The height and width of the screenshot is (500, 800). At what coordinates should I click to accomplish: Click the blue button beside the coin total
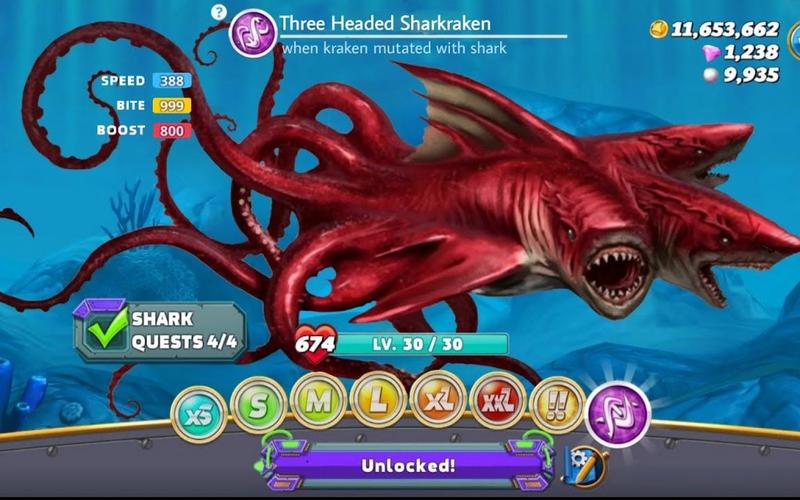coord(793,40)
